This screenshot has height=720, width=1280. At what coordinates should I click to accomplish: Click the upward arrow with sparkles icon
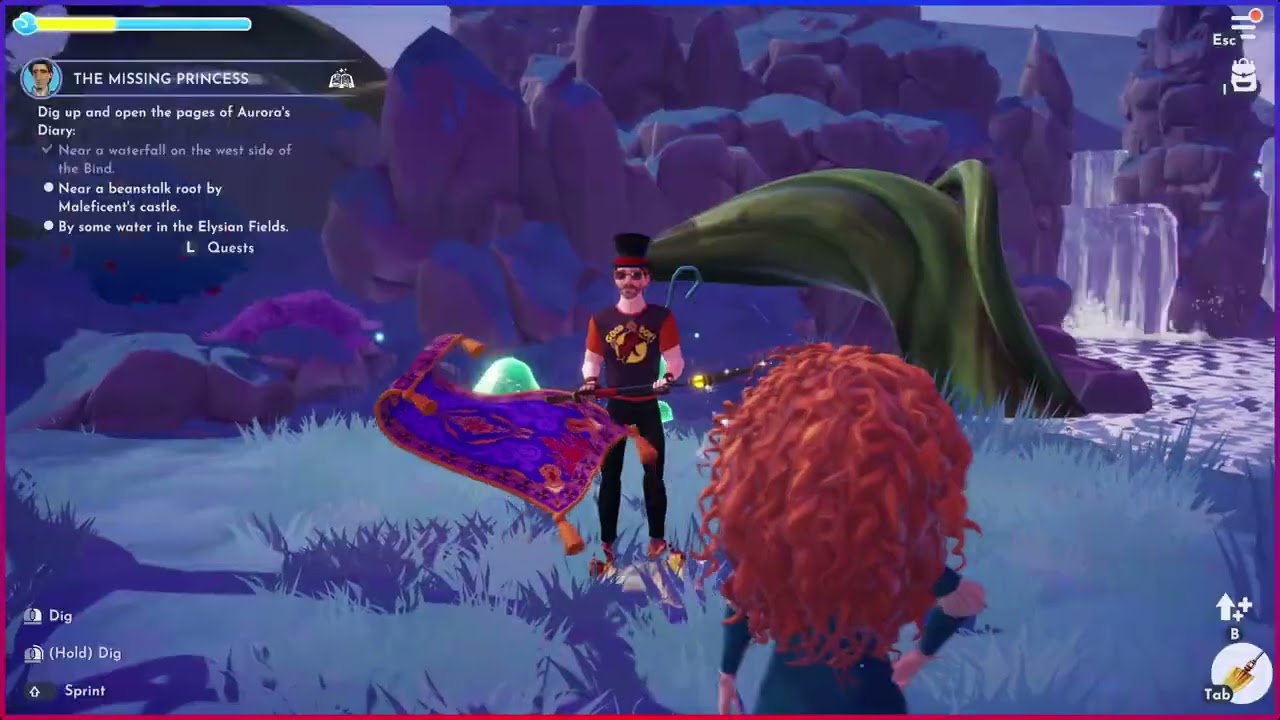click(1232, 606)
